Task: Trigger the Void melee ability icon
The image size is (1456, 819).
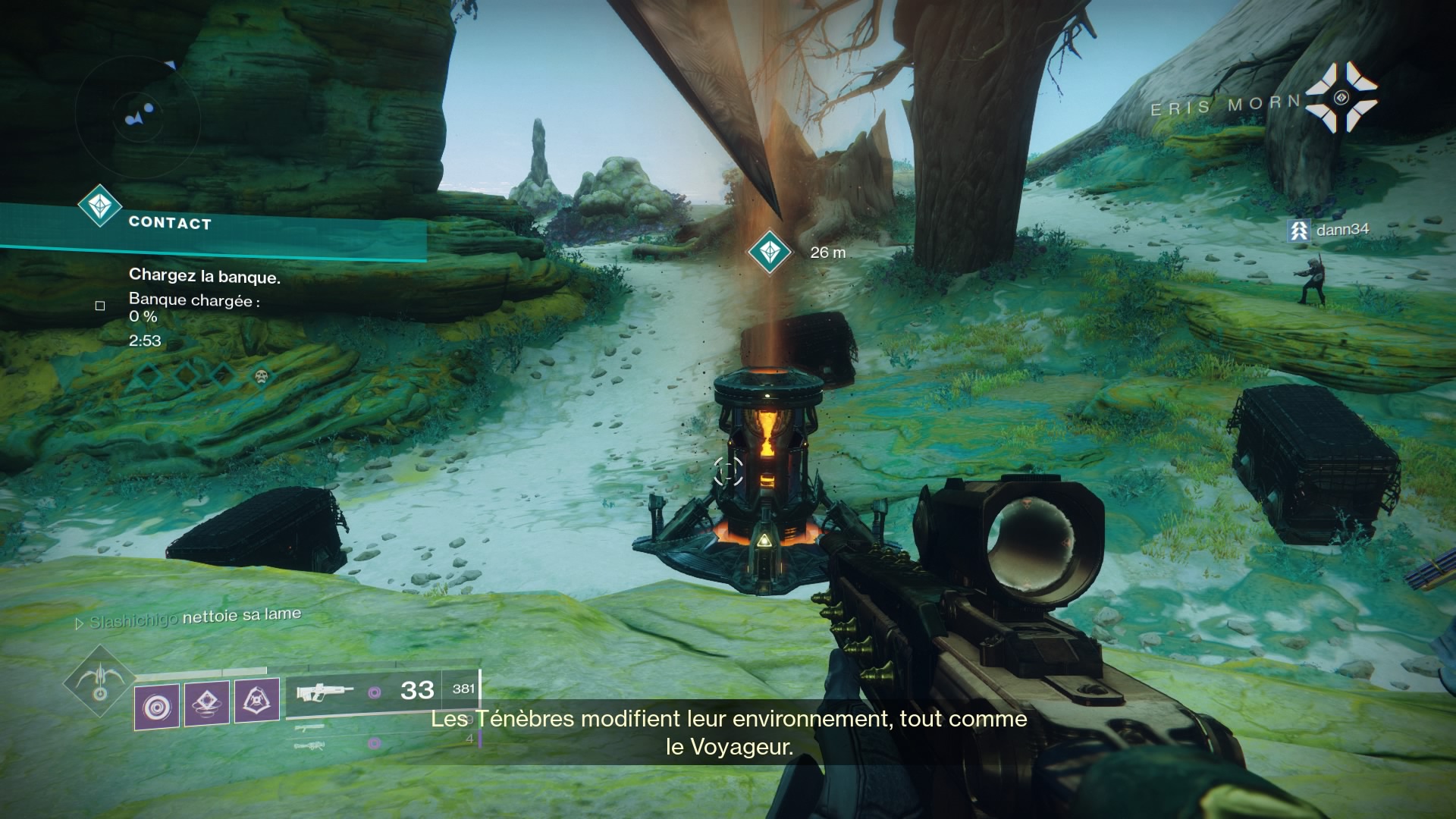Action: [207, 703]
